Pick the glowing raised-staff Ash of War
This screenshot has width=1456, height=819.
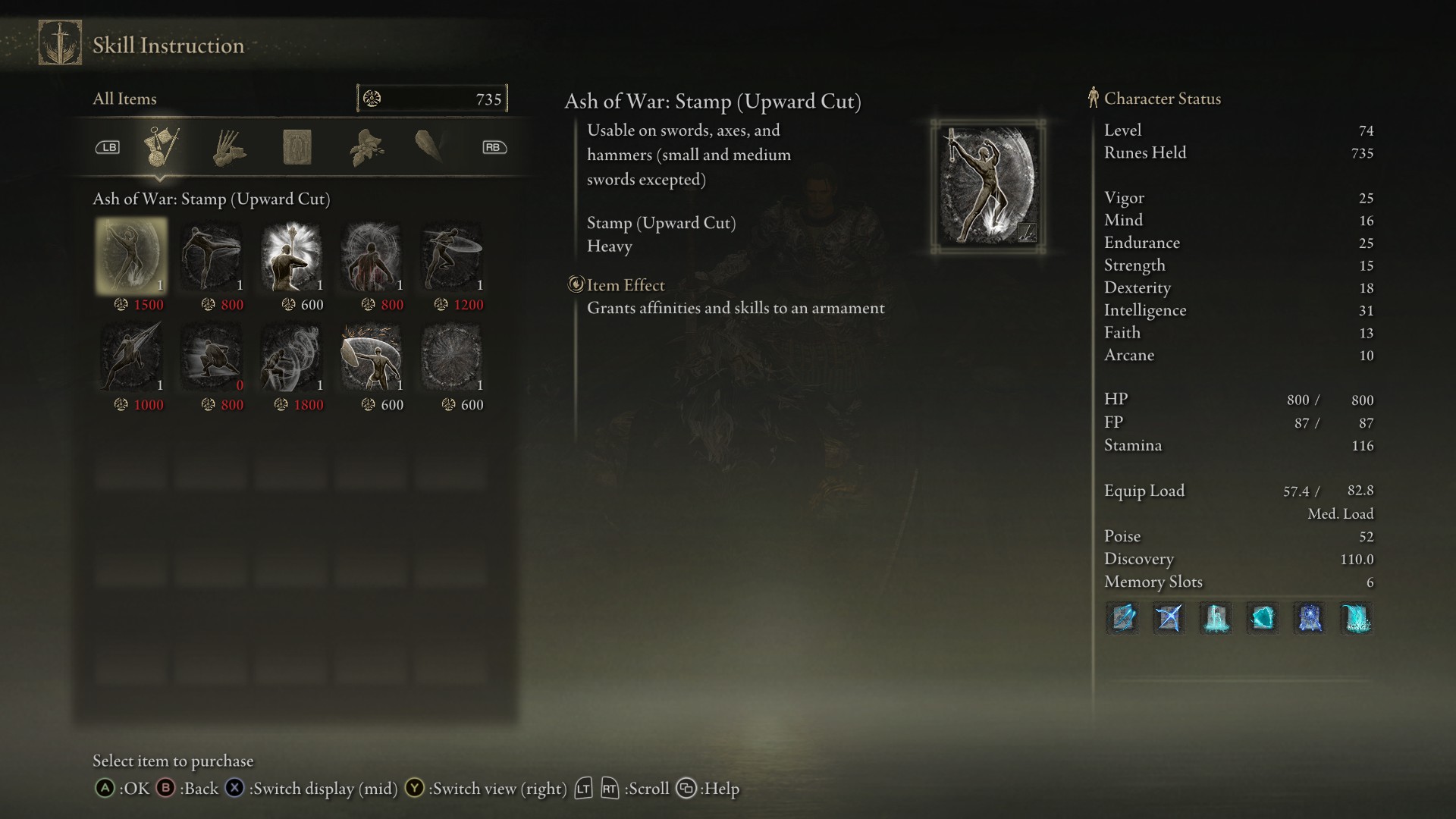tap(292, 256)
